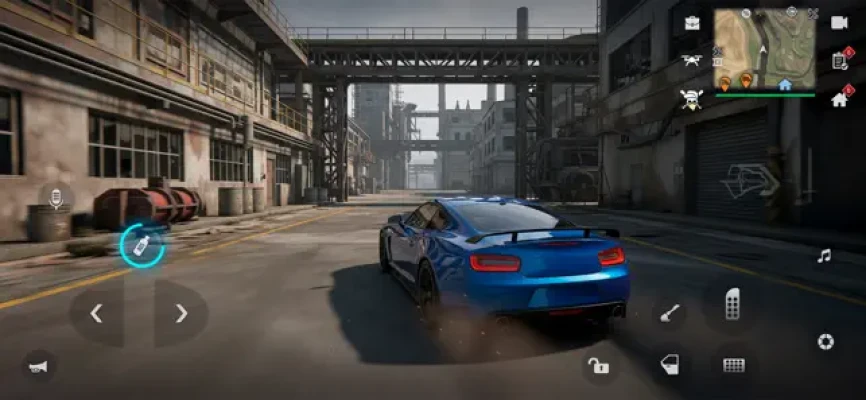Tap the steering wheel icon

coord(825,342)
